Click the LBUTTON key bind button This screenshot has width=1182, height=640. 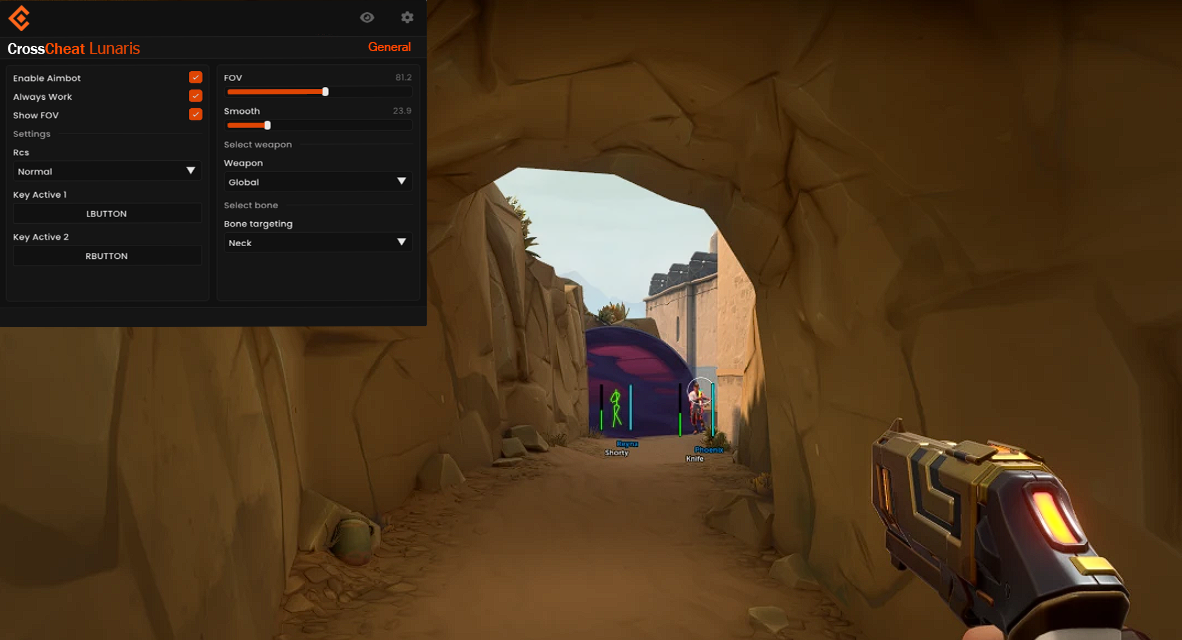pos(107,214)
